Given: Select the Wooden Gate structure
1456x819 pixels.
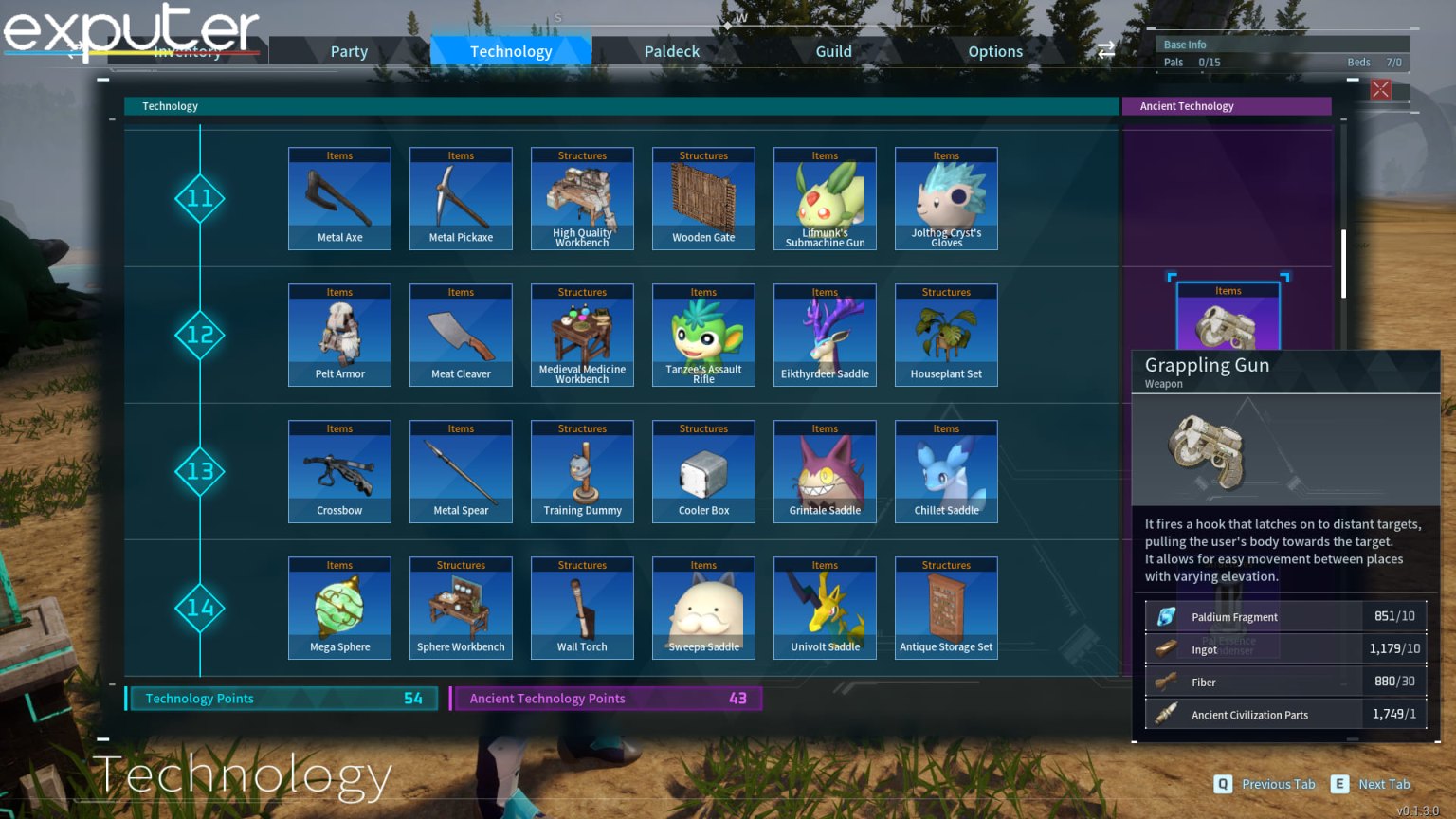Looking at the screenshot, I should tap(703, 198).
